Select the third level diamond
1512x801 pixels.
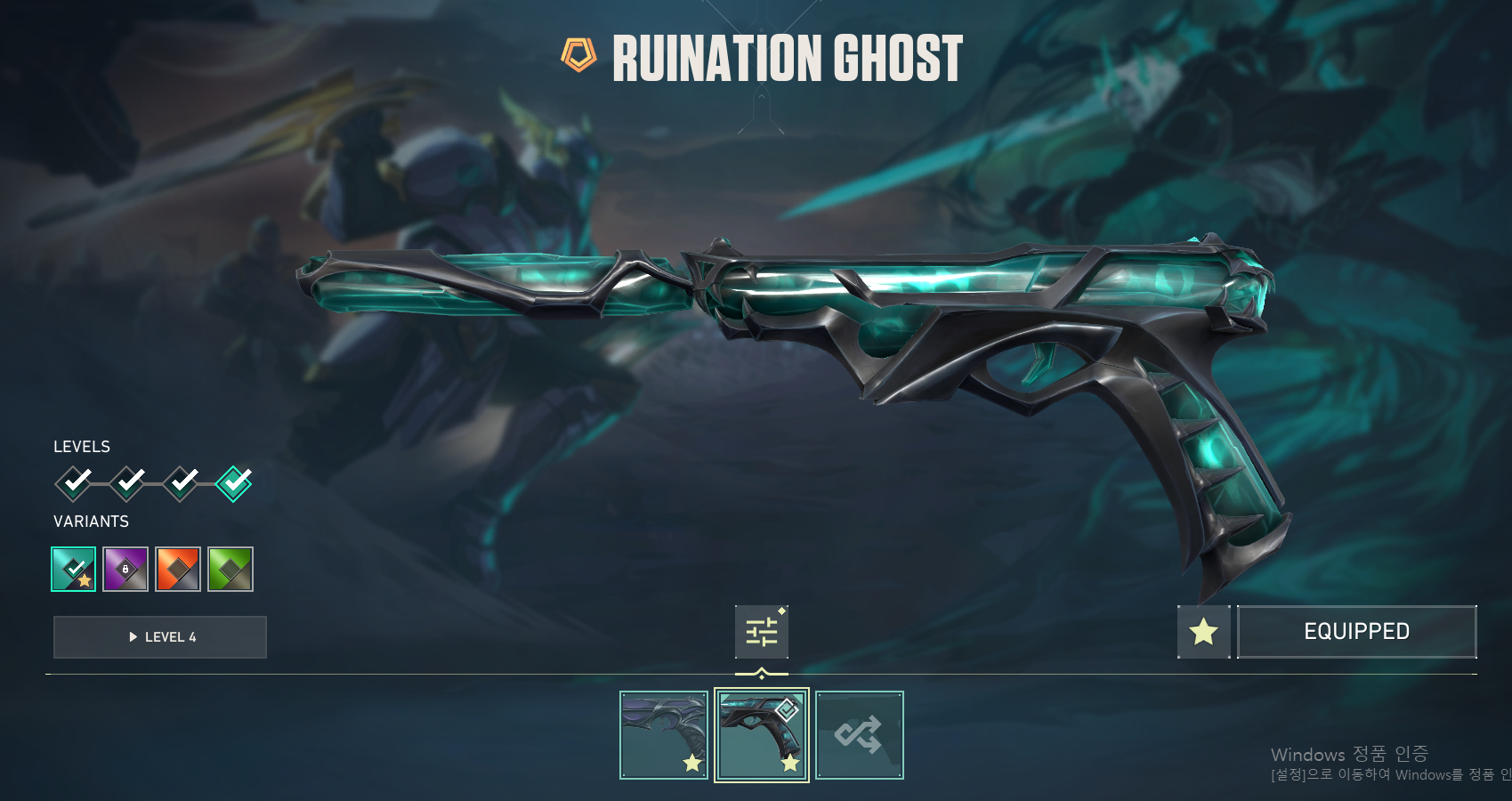coord(181,483)
